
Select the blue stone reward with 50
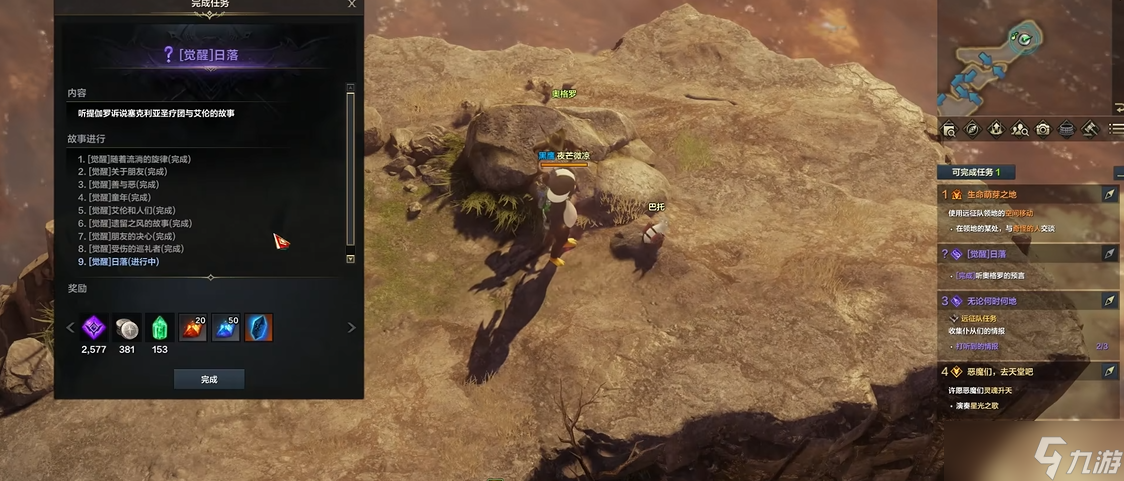[225, 327]
